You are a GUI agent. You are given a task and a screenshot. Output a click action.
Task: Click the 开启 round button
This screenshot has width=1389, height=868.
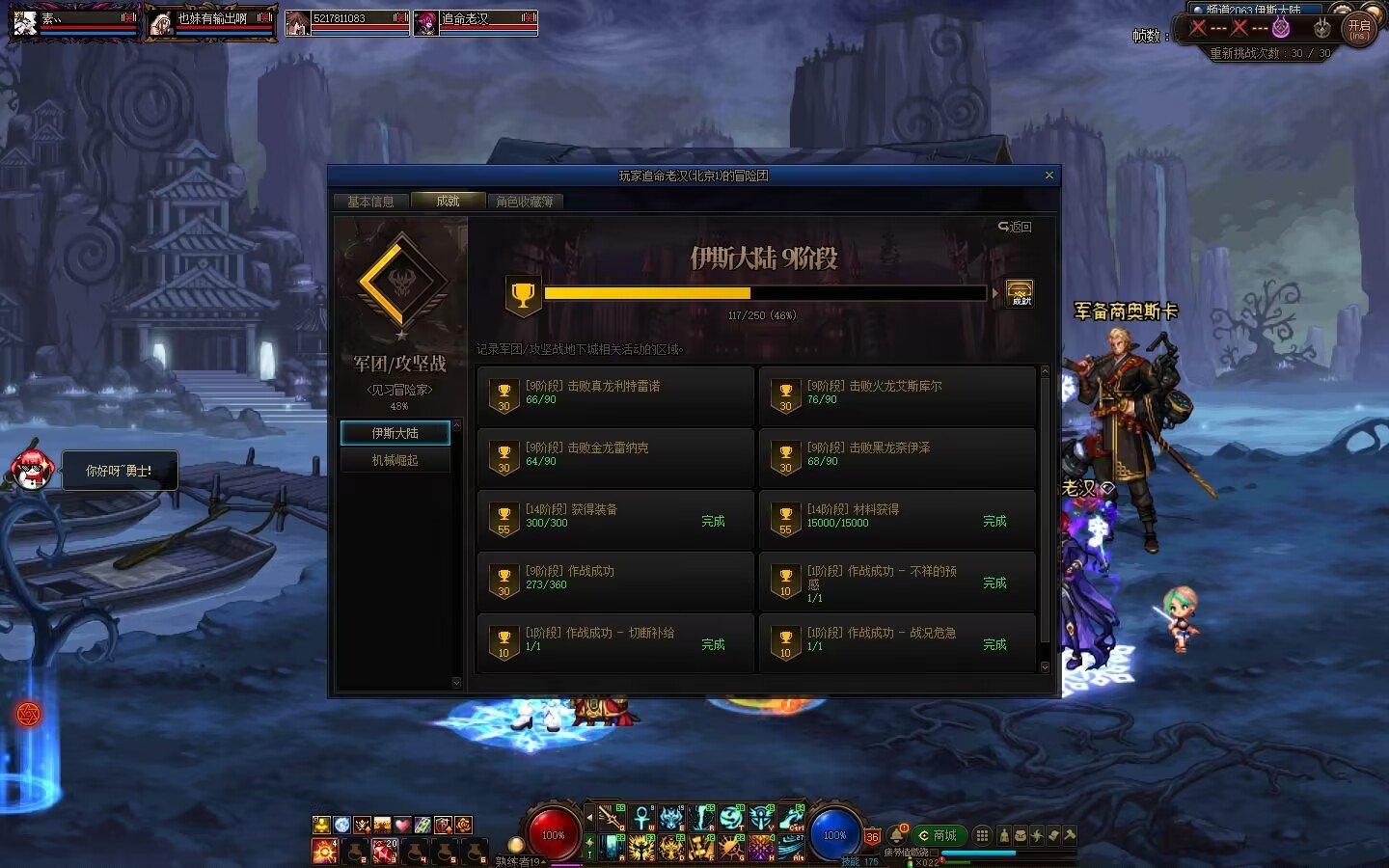(1359, 29)
